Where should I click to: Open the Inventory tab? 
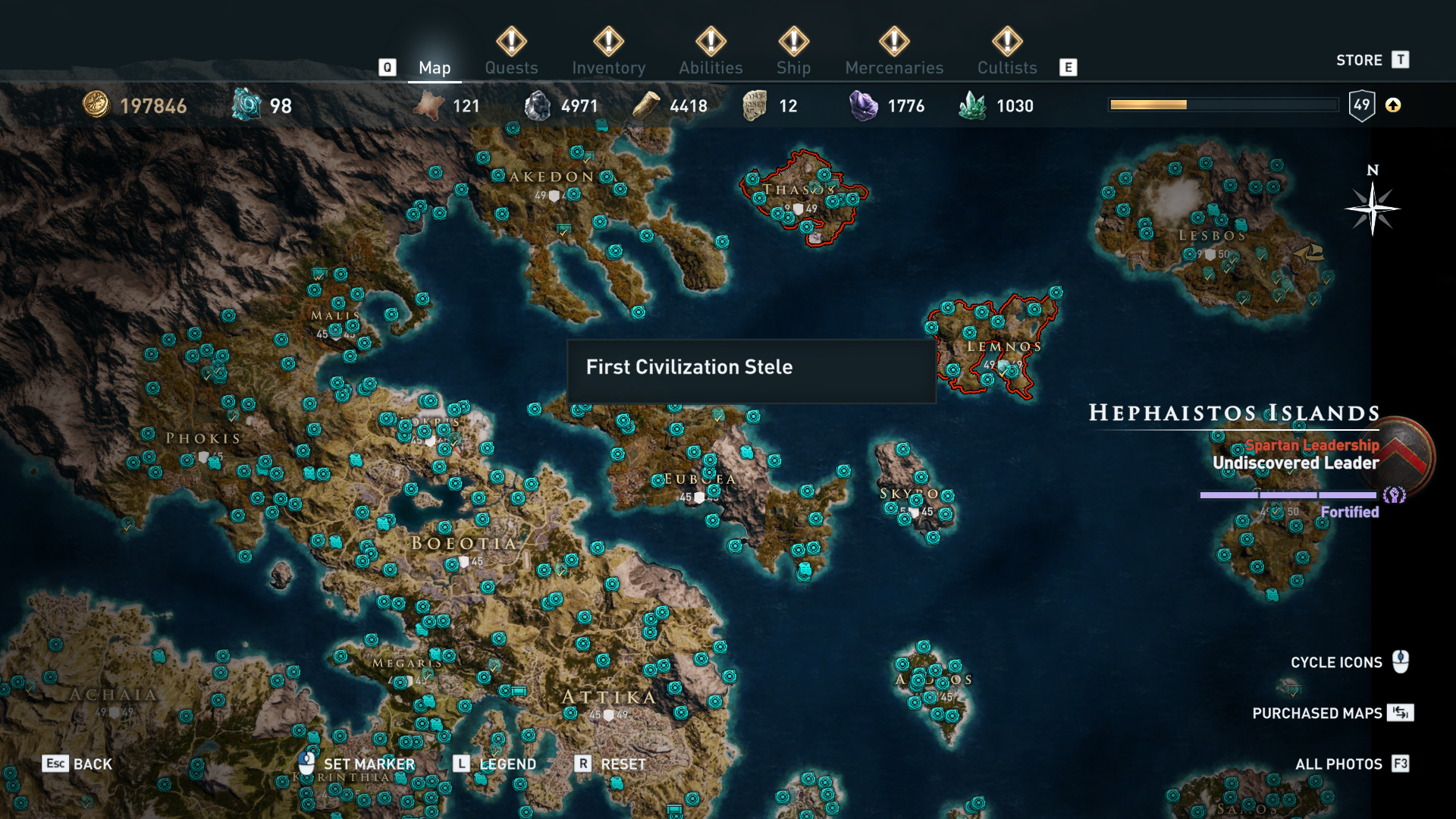(x=608, y=67)
